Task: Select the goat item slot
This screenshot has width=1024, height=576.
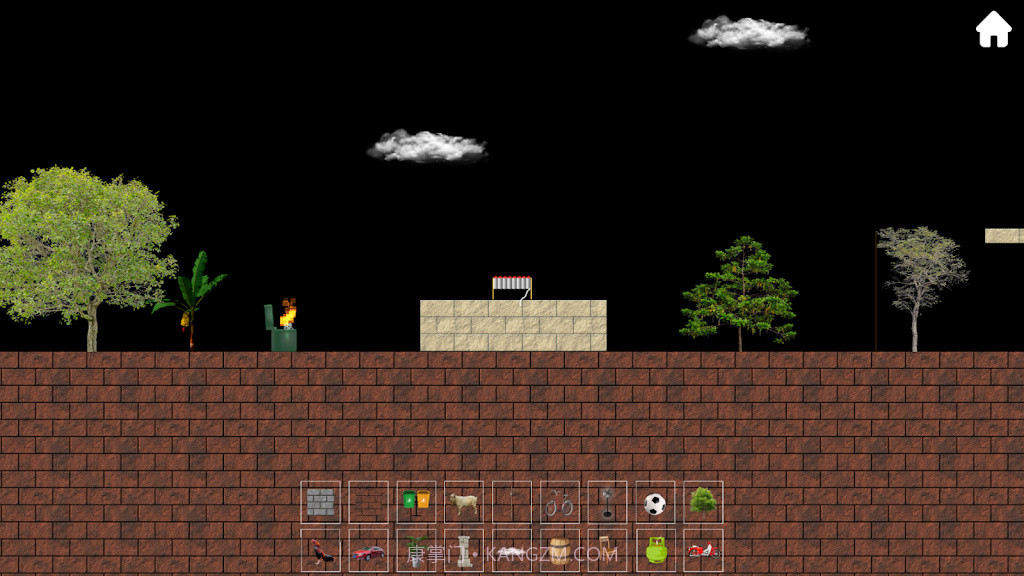Action: [x=464, y=502]
